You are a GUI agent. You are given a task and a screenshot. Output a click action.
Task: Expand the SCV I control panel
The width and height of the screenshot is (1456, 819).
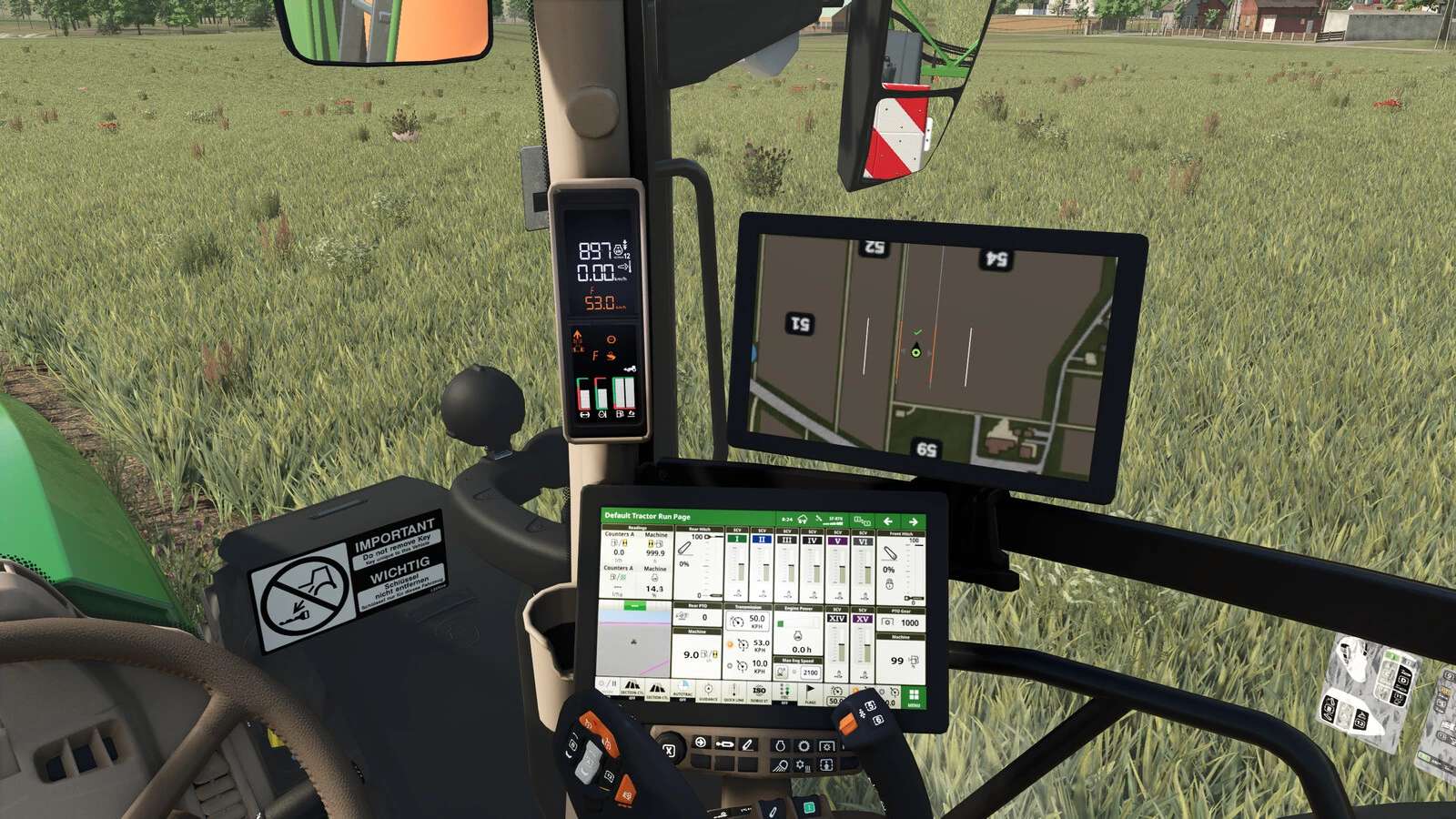(737, 540)
